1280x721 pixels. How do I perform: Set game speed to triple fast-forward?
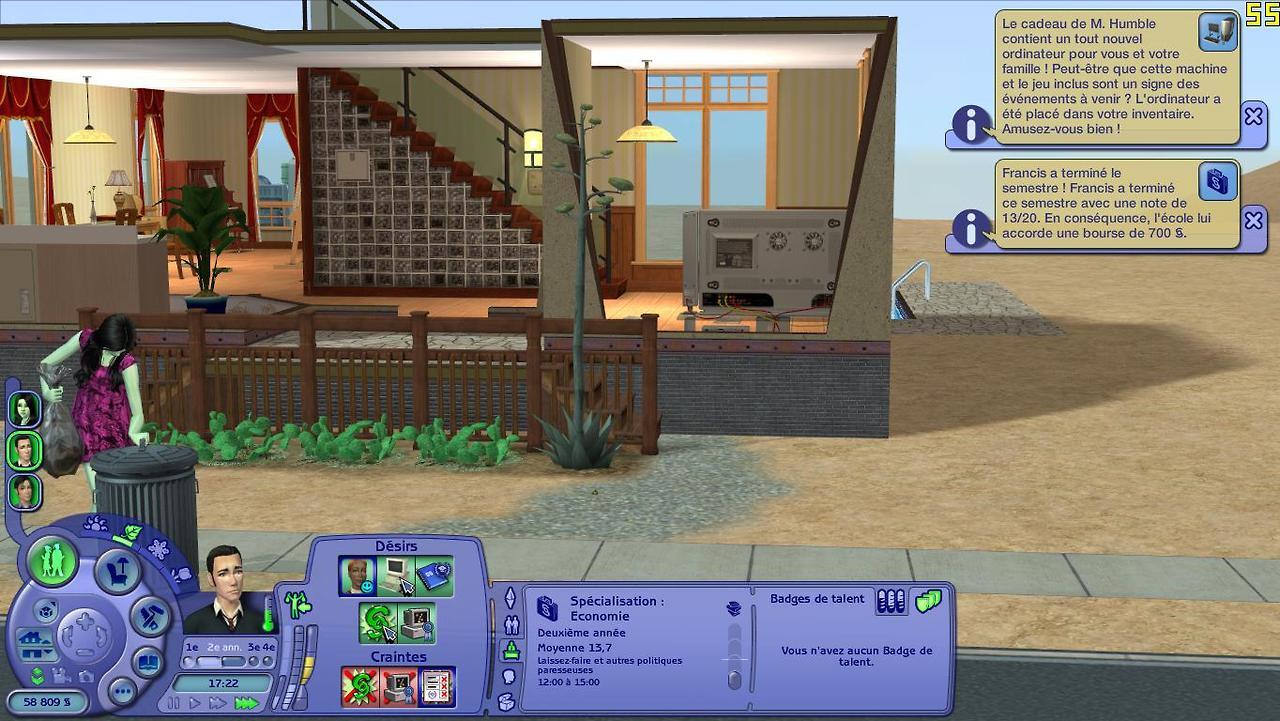coord(246,703)
